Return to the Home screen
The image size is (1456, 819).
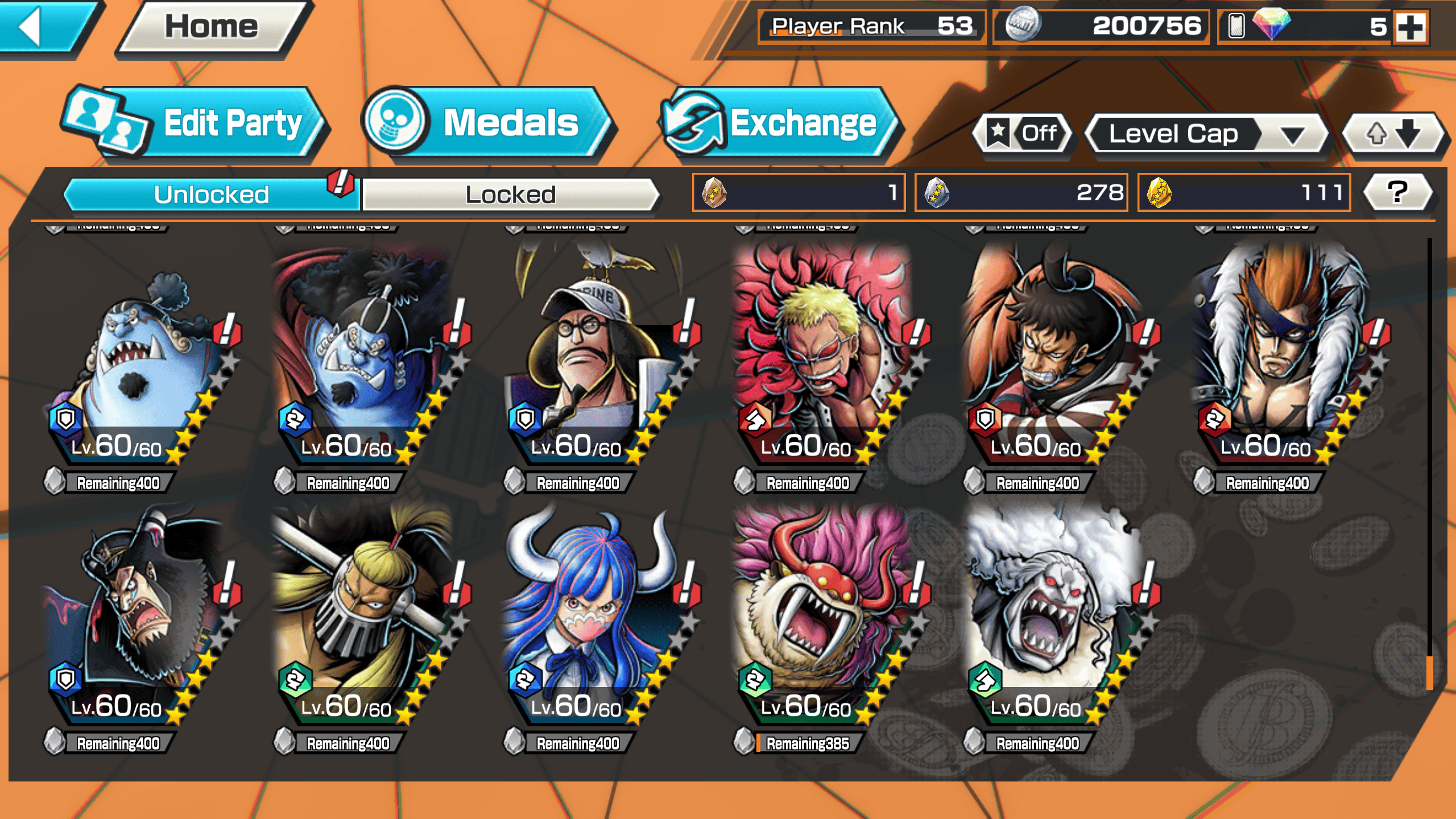(212, 27)
